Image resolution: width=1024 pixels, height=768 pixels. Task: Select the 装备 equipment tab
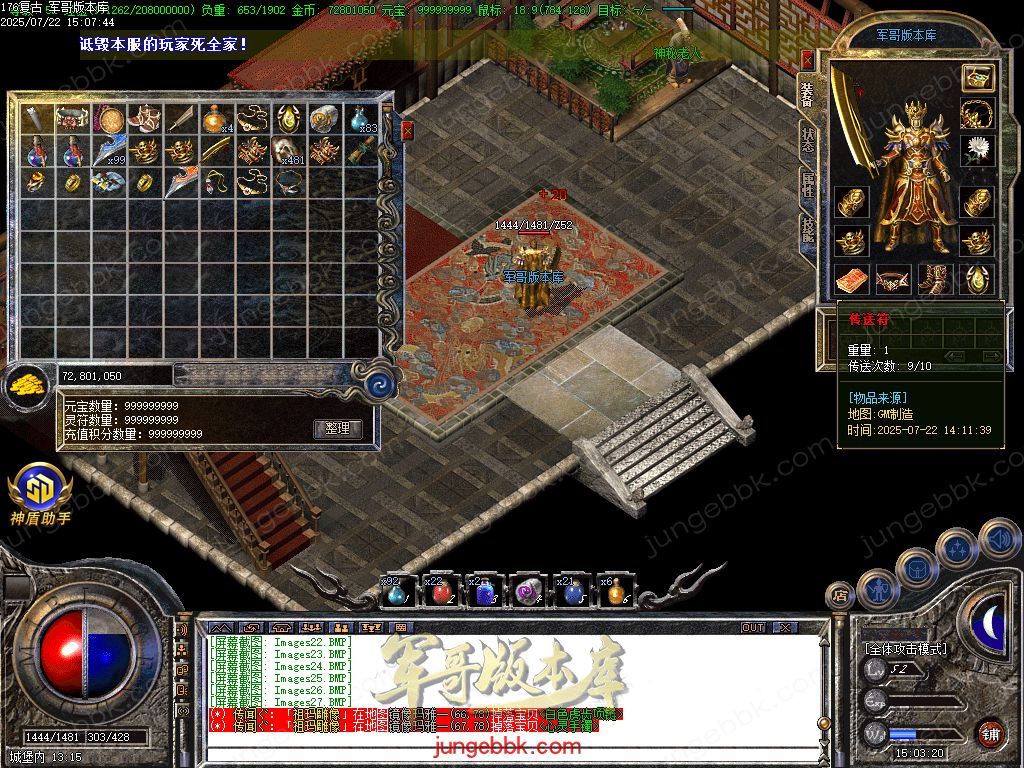click(x=807, y=93)
